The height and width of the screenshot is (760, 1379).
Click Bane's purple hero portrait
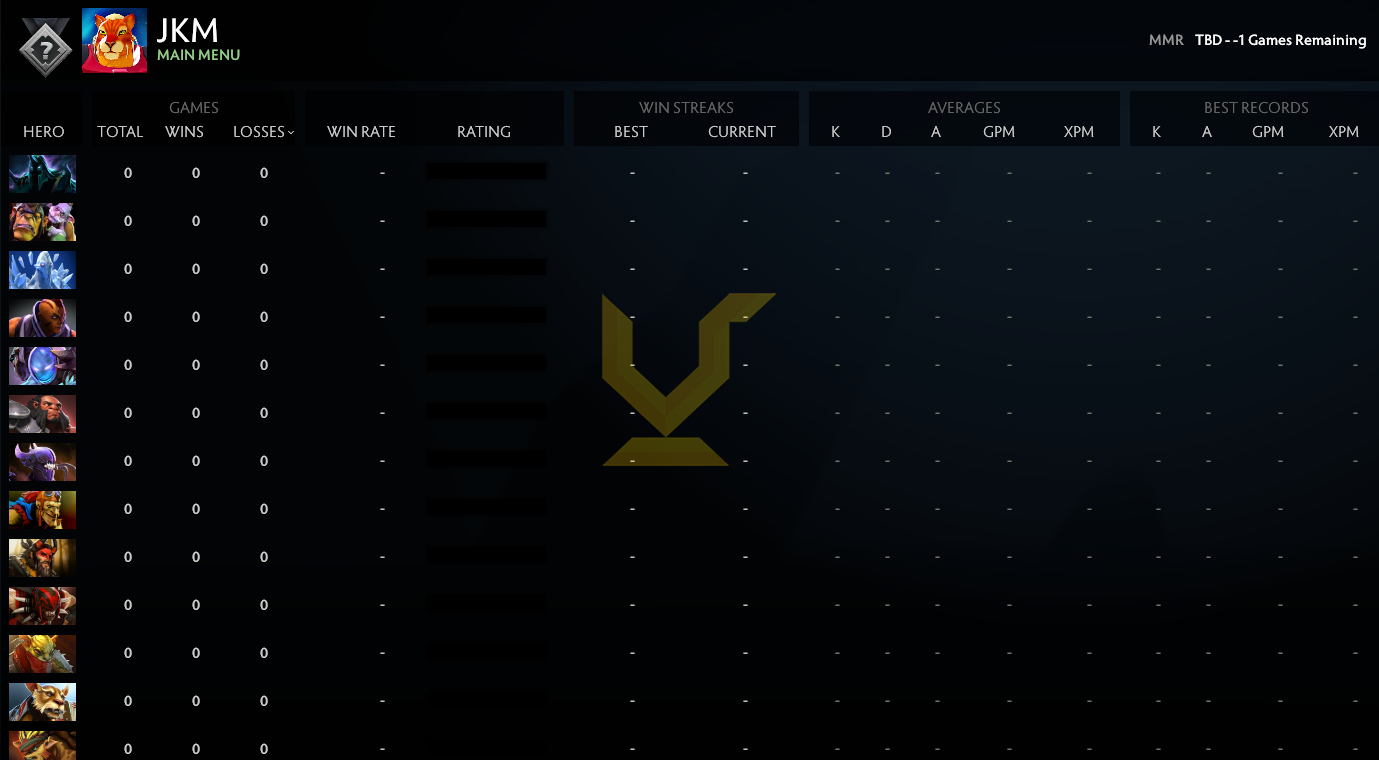pos(42,461)
